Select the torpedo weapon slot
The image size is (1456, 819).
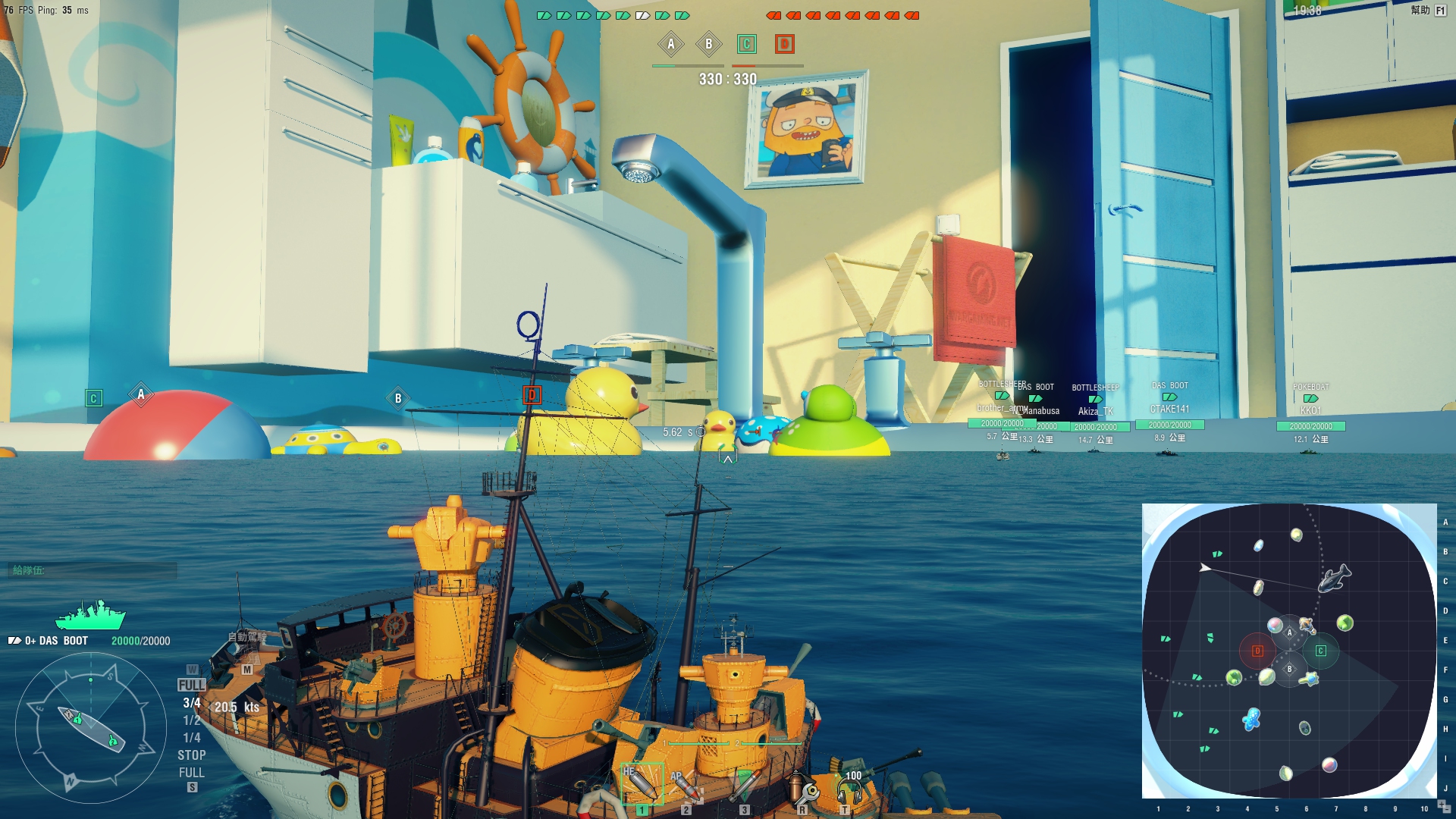click(745, 786)
